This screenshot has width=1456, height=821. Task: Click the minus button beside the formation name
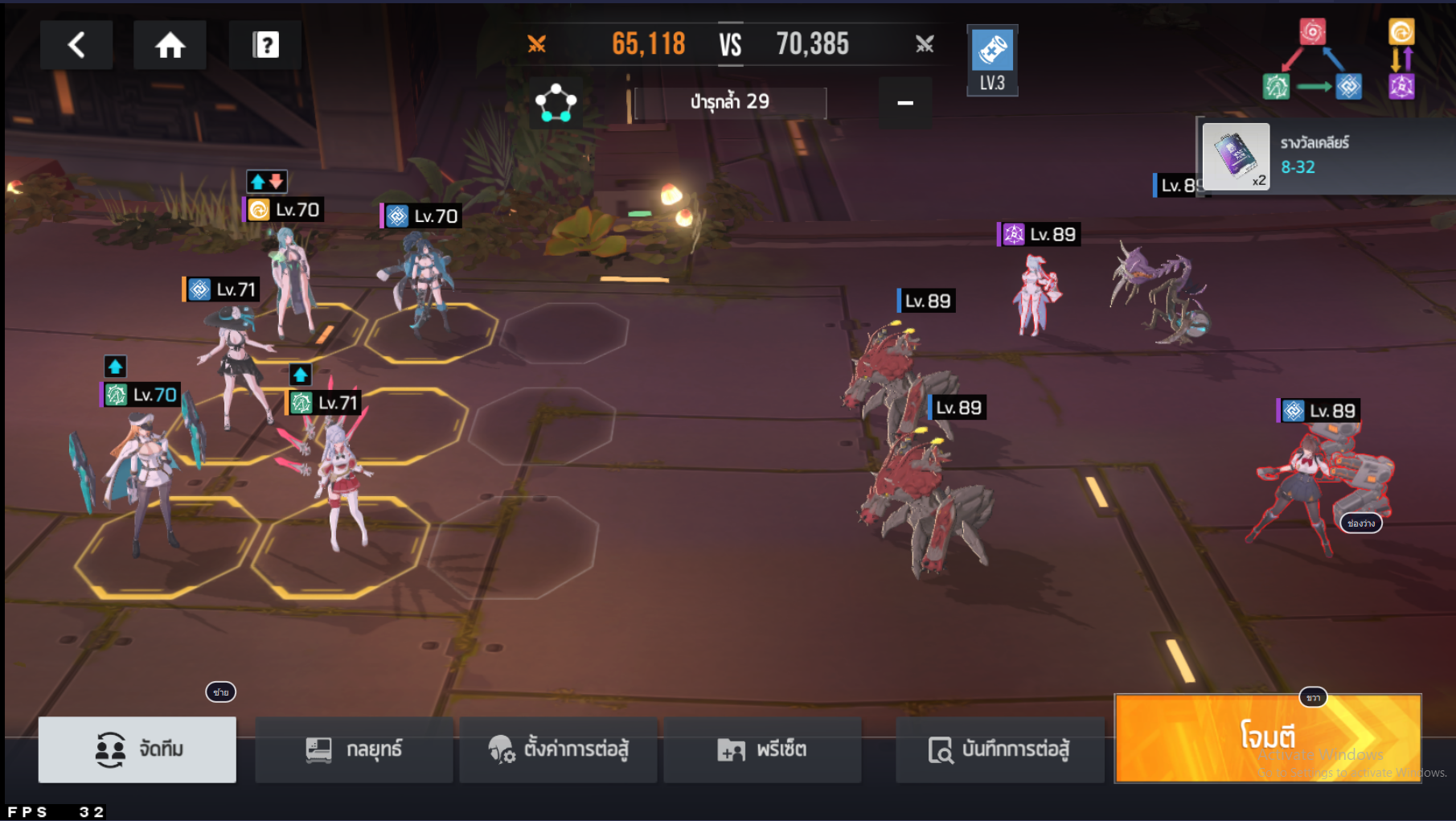(x=904, y=103)
